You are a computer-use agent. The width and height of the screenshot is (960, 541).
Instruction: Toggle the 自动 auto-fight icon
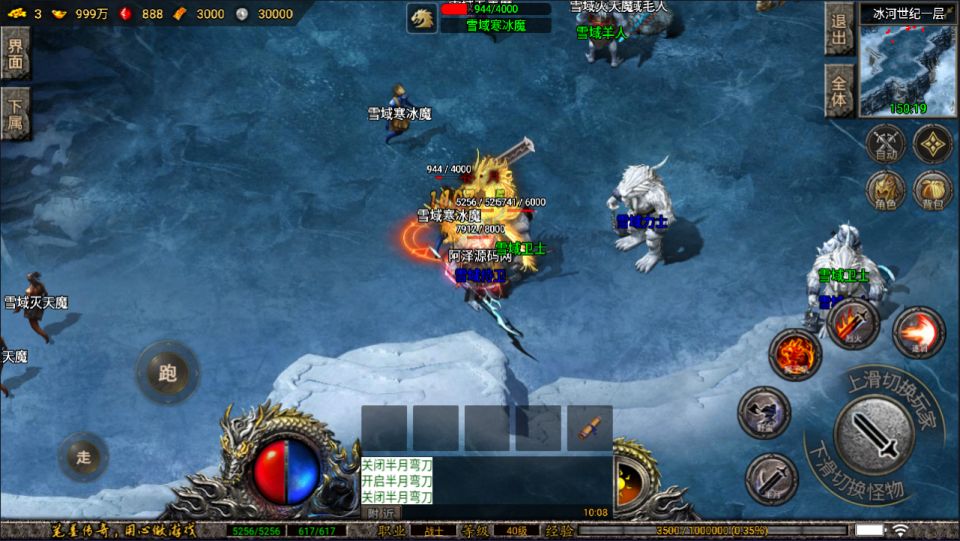click(885, 144)
